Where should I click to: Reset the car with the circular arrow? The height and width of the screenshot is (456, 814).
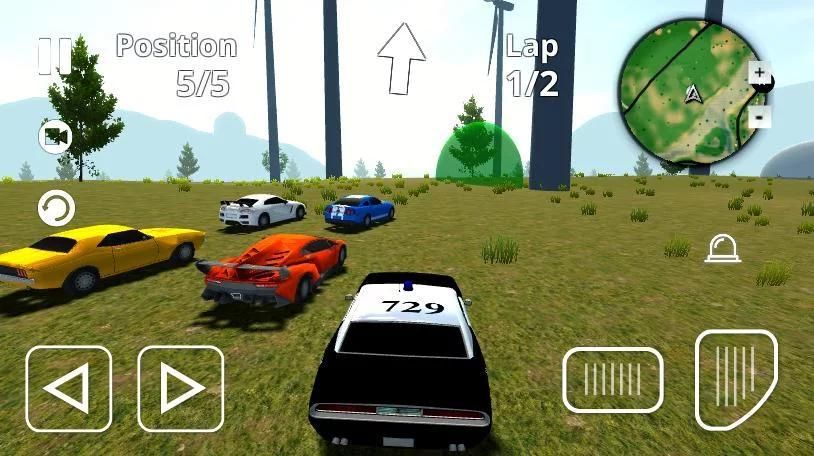click(x=56, y=209)
